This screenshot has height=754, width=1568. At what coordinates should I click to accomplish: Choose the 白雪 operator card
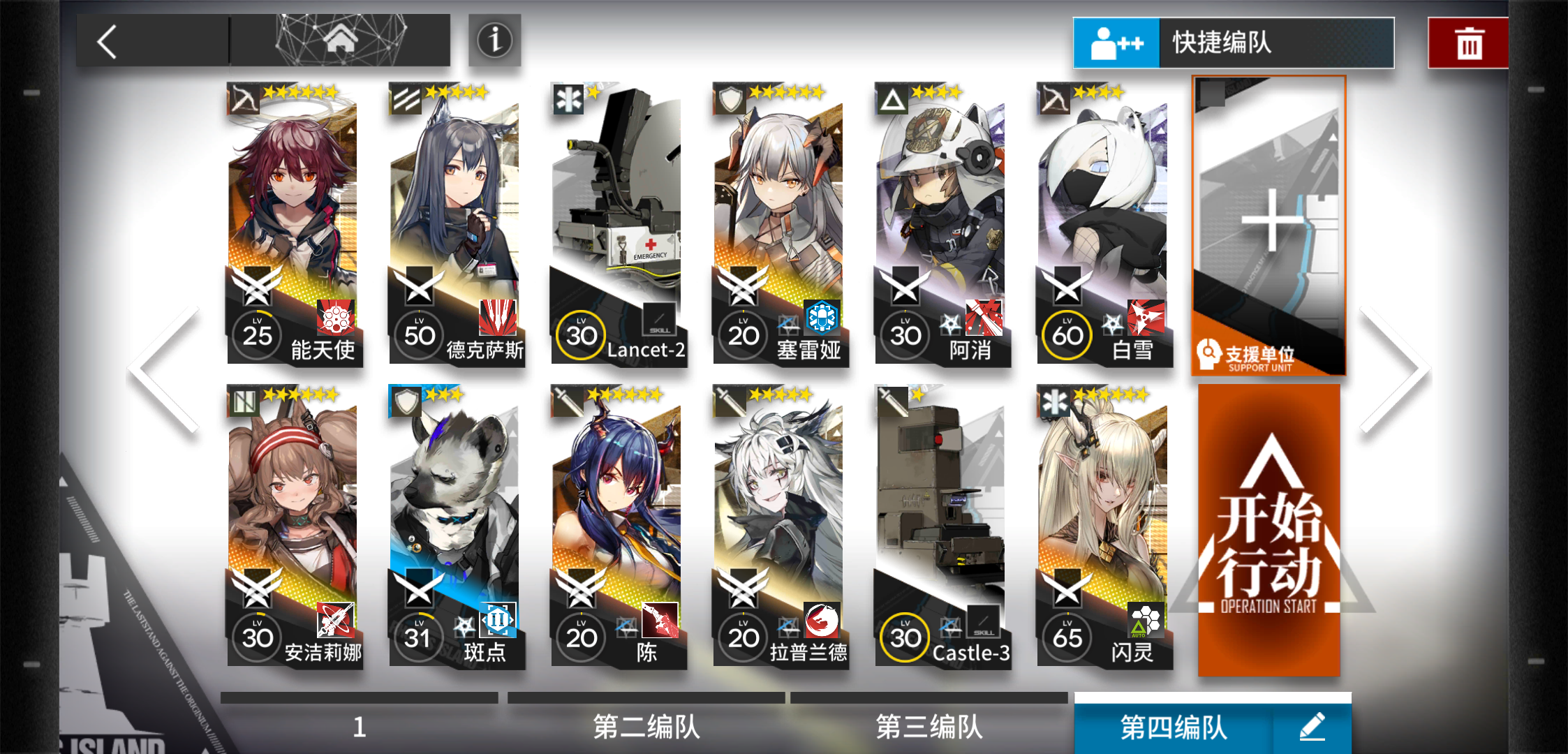point(1102,223)
